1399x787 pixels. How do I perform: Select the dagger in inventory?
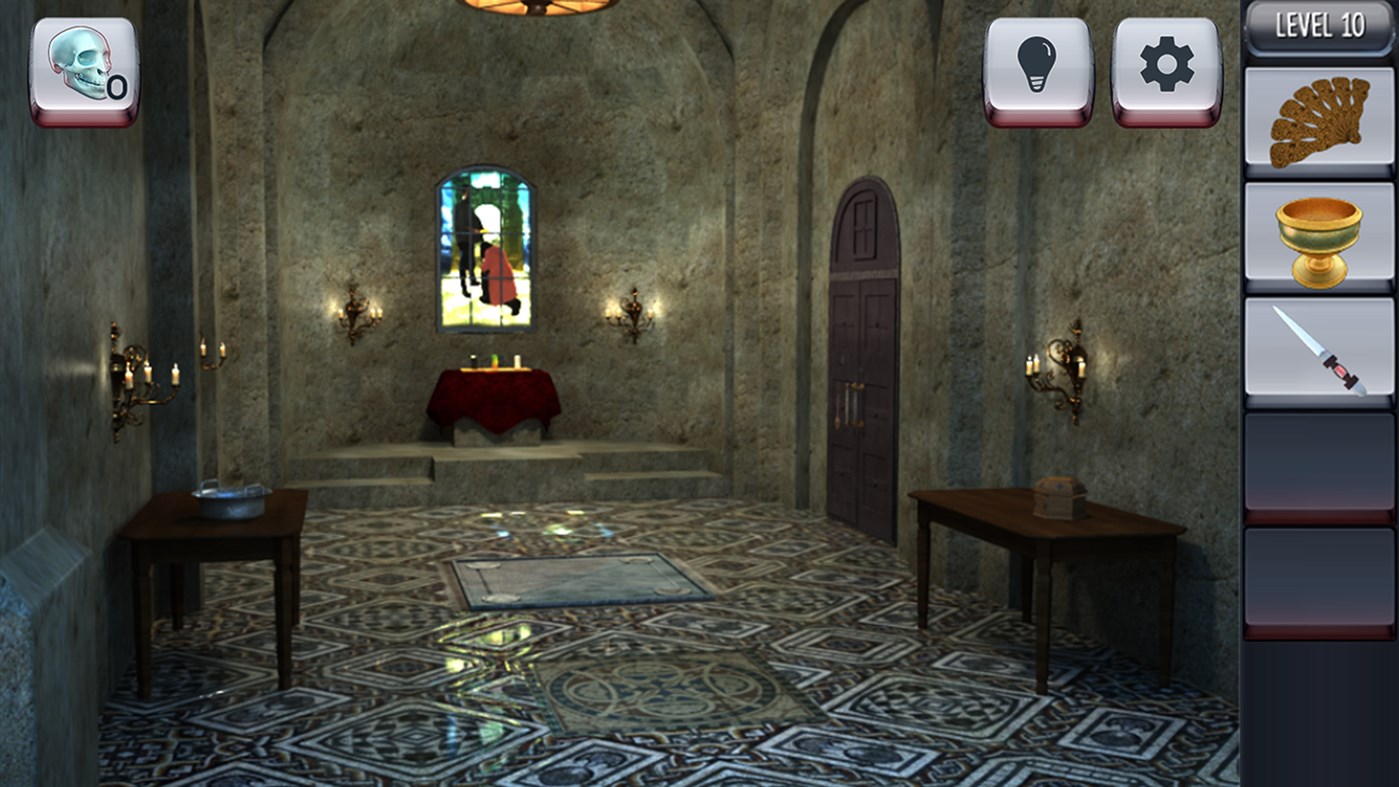(x=1316, y=353)
